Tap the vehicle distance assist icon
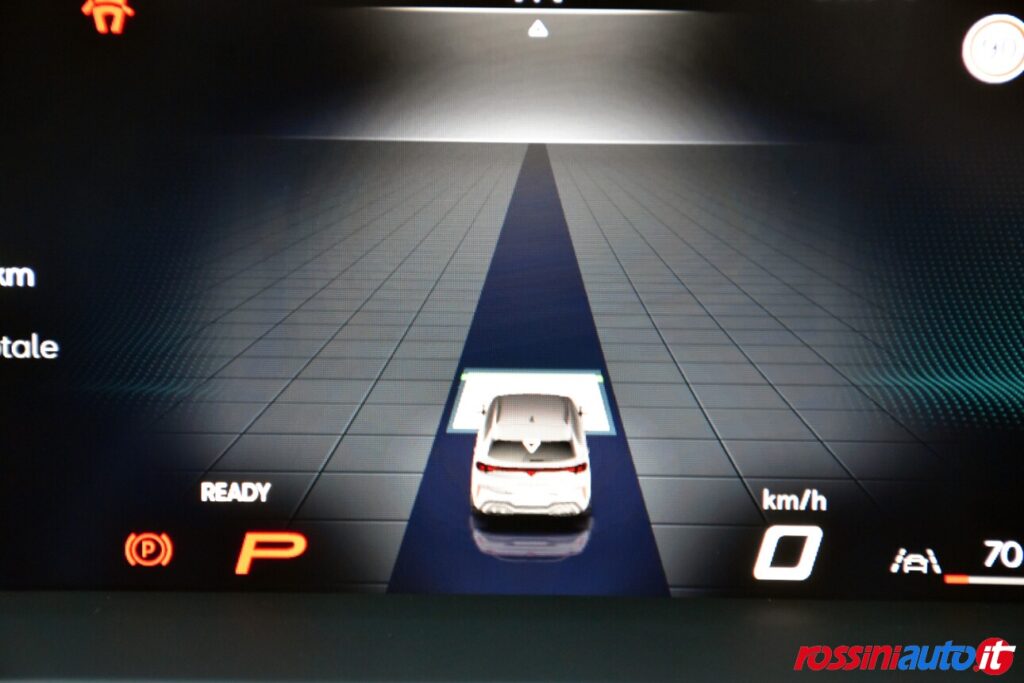This screenshot has width=1024, height=683. 915,562
